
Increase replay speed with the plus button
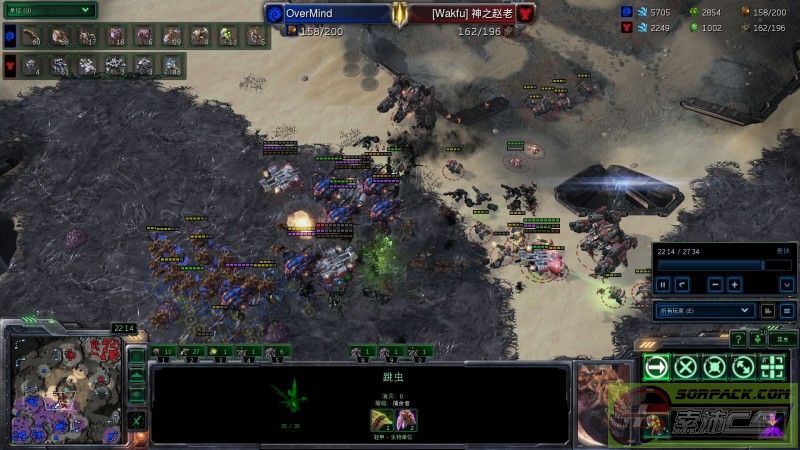click(x=735, y=284)
